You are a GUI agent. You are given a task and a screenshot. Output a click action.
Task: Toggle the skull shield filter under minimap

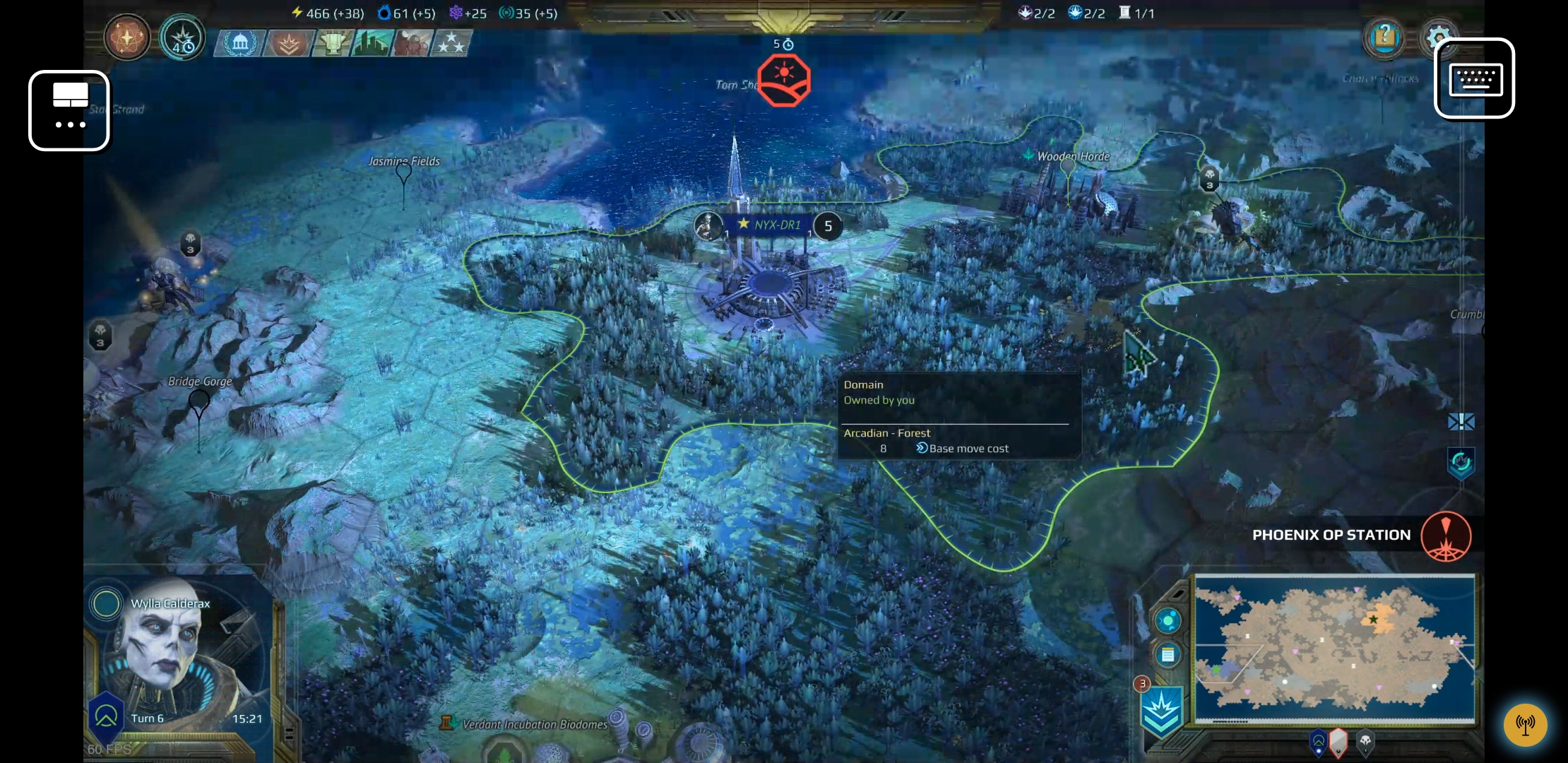click(x=1365, y=743)
